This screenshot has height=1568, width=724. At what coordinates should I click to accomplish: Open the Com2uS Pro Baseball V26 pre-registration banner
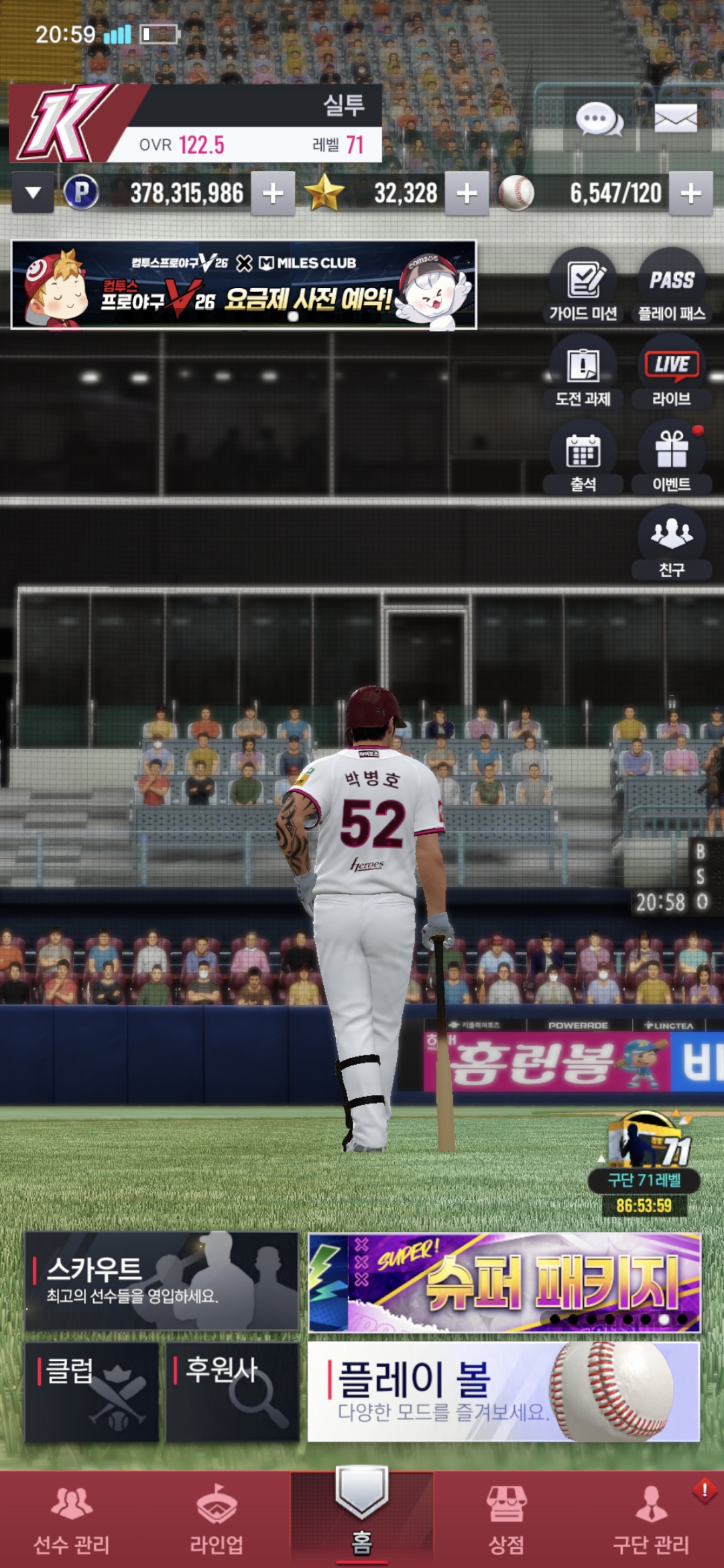[244, 285]
